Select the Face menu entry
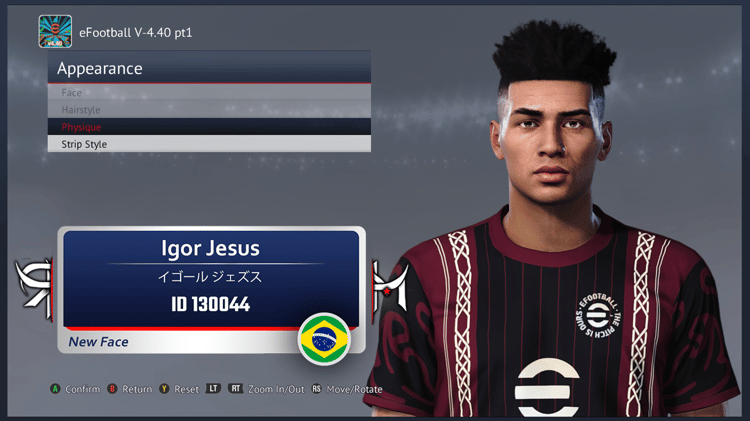Image resolution: width=750 pixels, height=421 pixels. click(x=209, y=93)
